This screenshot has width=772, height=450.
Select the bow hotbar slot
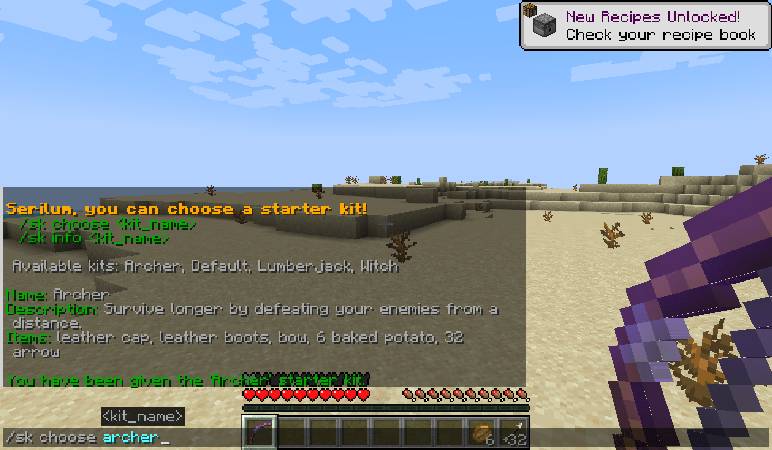pos(259,434)
